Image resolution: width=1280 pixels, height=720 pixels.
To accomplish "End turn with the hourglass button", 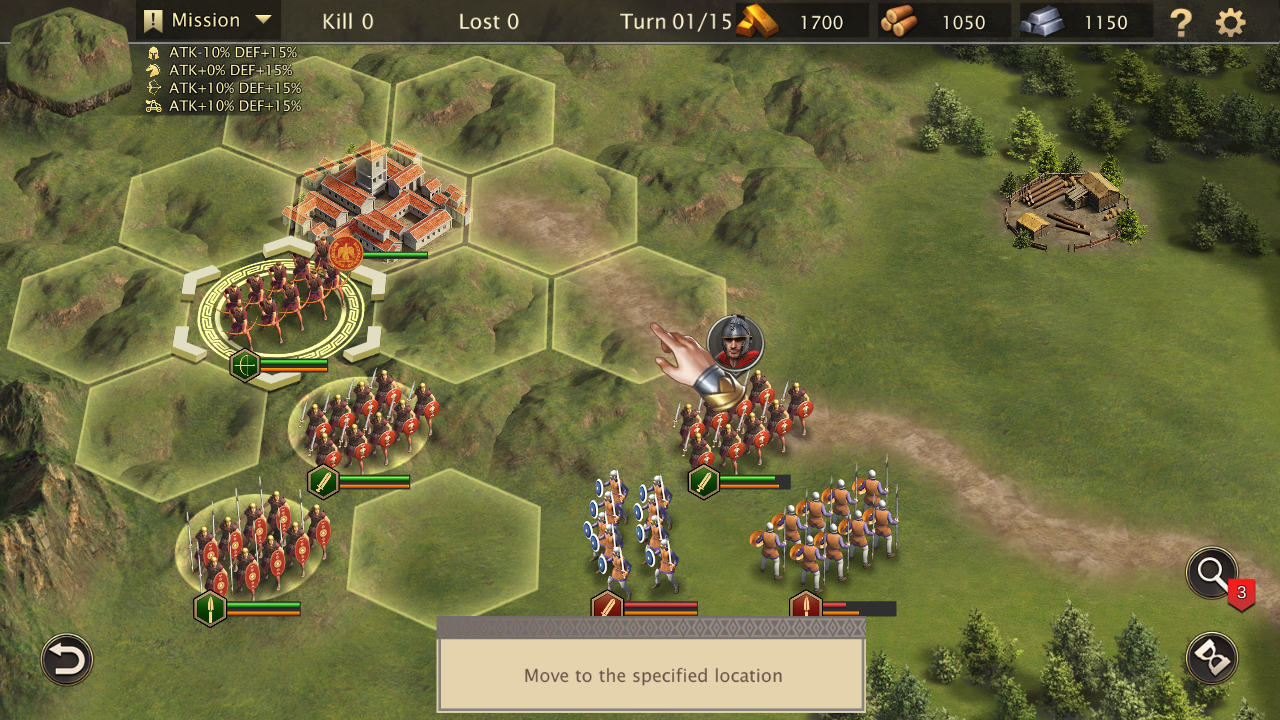I will coord(1212,659).
